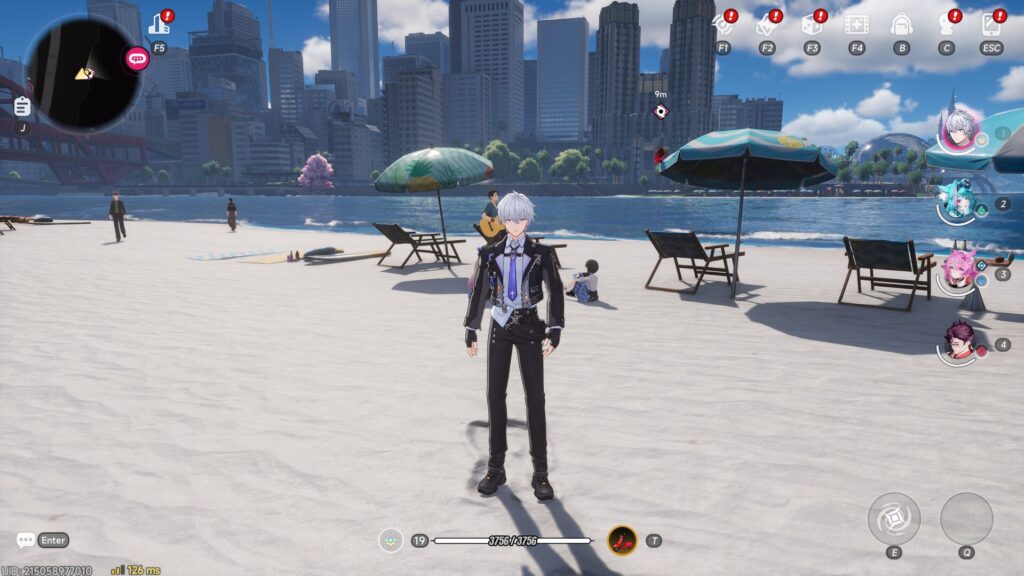
Task: Open the circular minimap
Action: [x=82, y=72]
